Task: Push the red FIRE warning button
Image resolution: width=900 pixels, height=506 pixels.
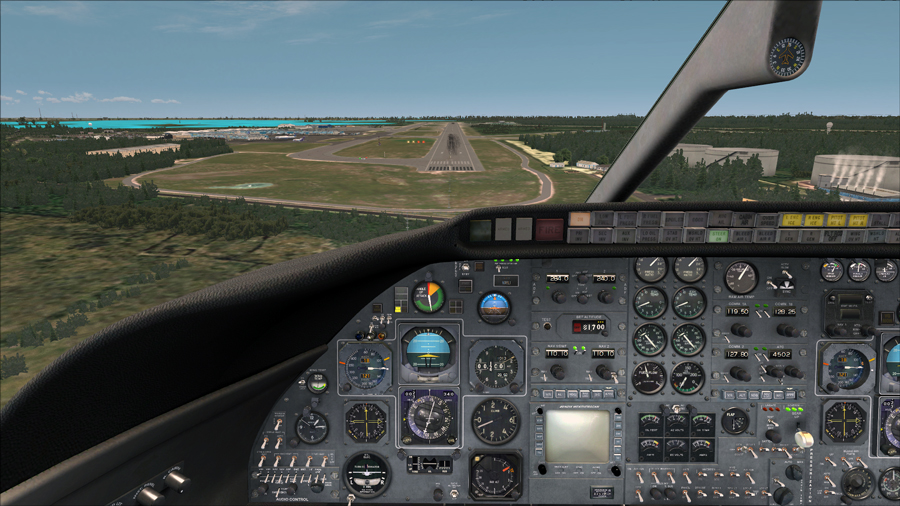Action: [549, 228]
